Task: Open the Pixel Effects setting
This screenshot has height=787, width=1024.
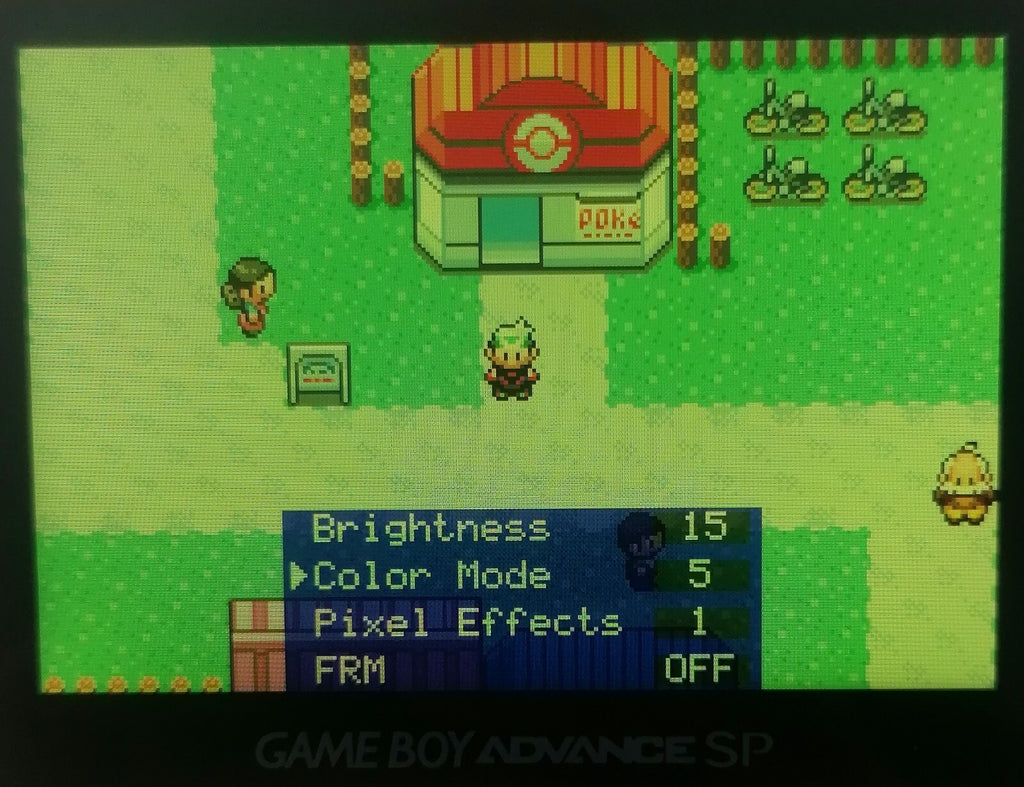Action: (x=467, y=623)
